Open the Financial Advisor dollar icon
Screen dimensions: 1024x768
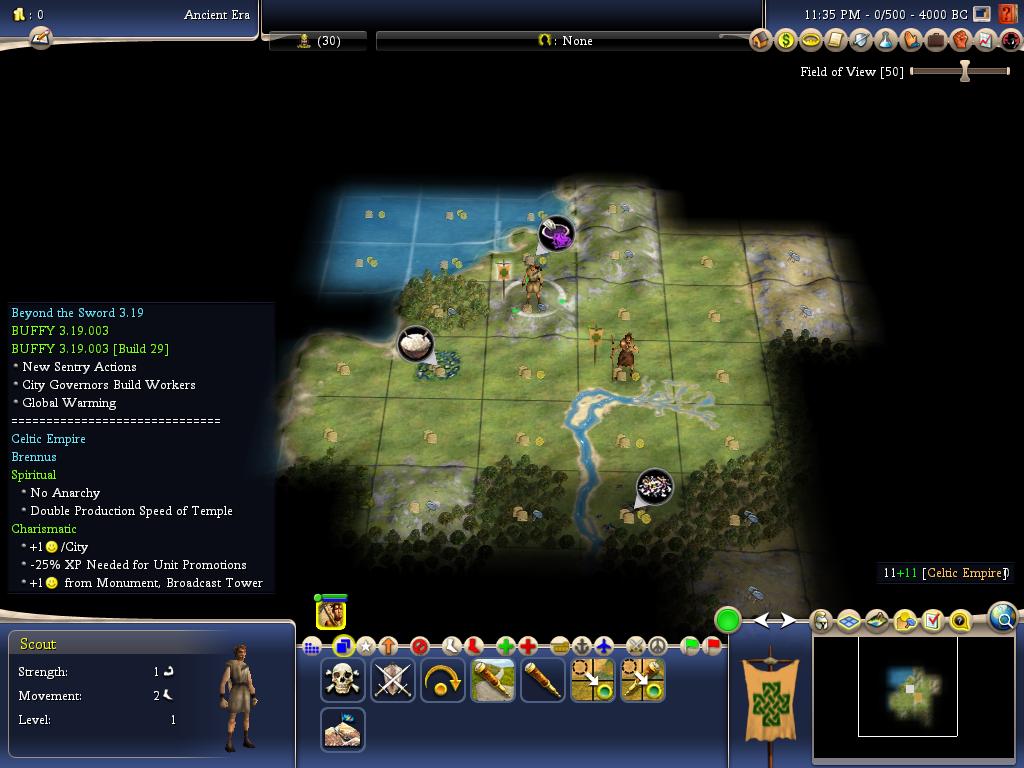786,40
